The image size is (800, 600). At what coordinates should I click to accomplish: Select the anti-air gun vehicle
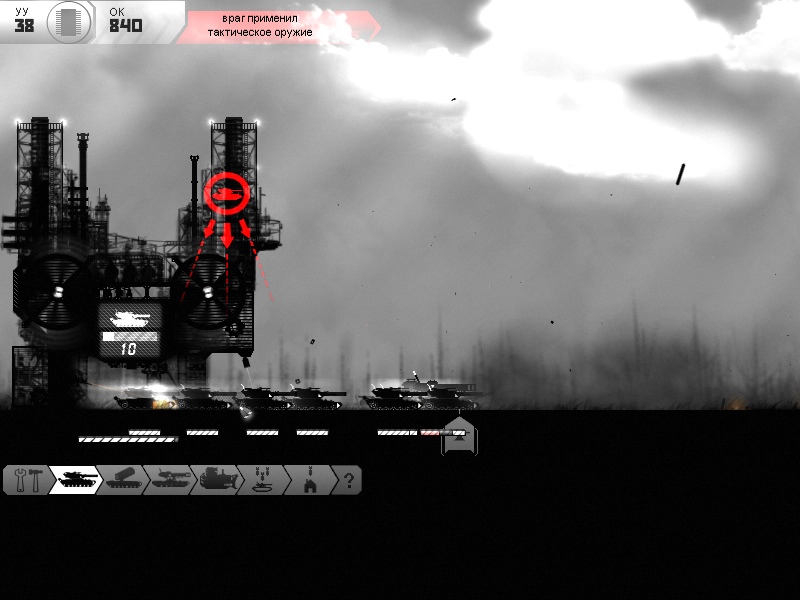168,480
